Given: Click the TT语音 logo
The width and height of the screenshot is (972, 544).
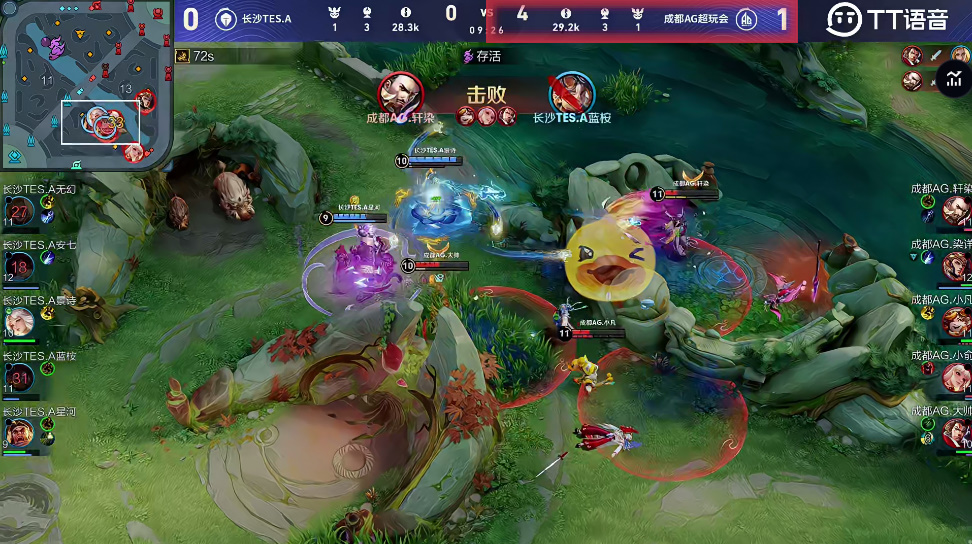Looking at the screenshot, I should tap(886, 19).
